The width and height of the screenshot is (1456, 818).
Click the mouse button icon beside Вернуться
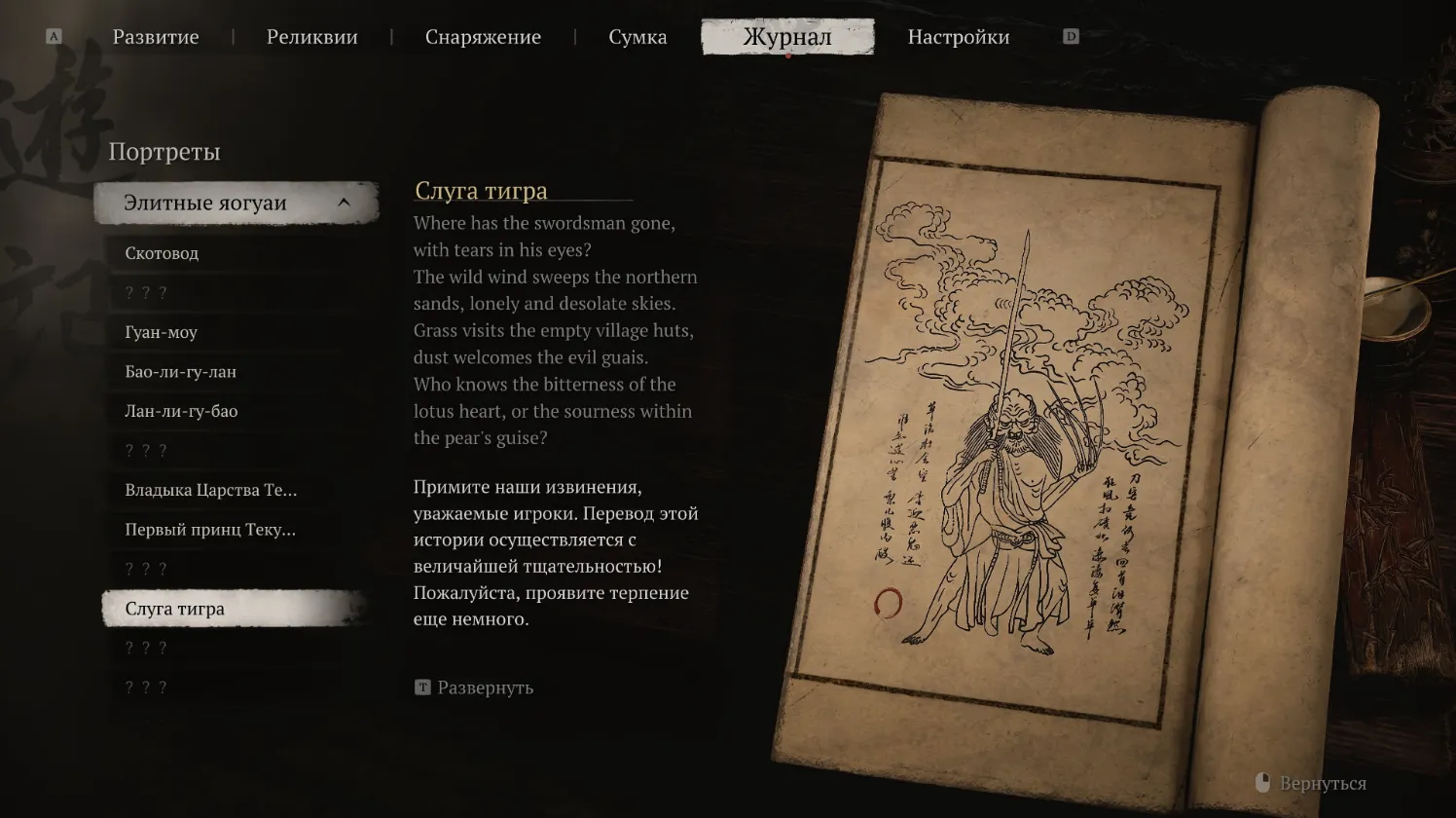tap(1263, 782)
